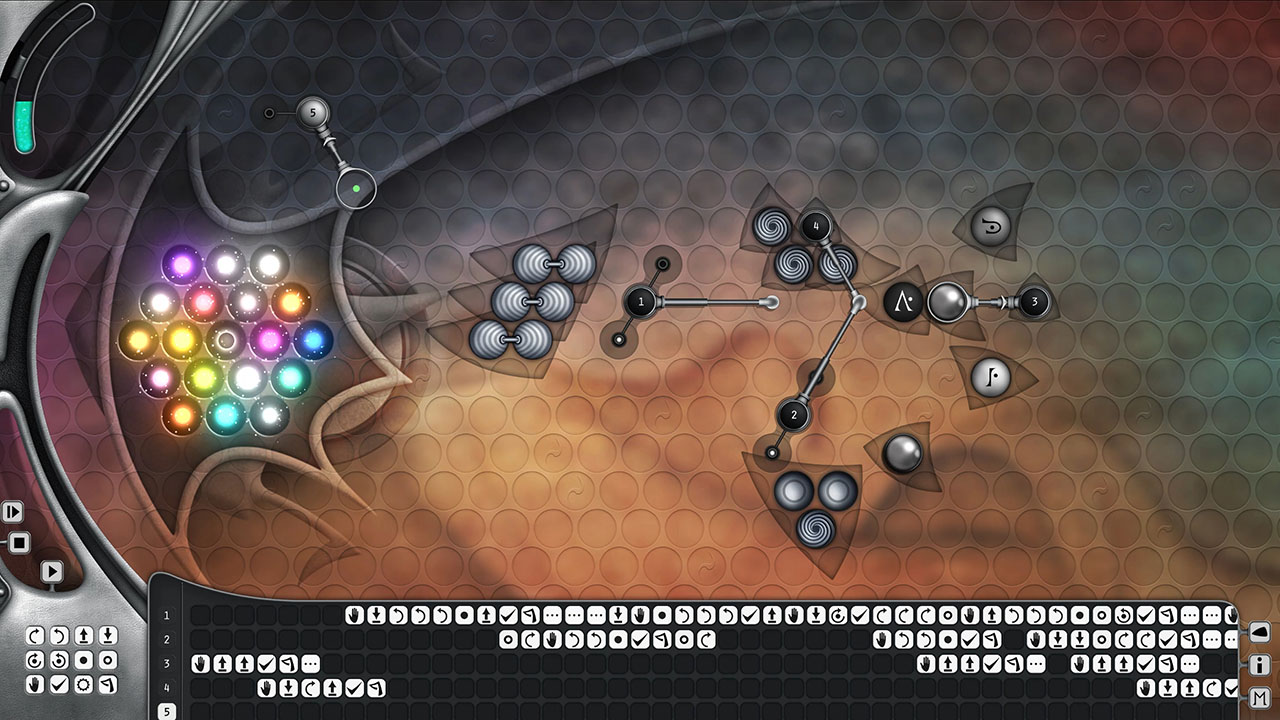Toggle the filled circle command glyph
Viewport: 1280px width, 720px height.
83,659
